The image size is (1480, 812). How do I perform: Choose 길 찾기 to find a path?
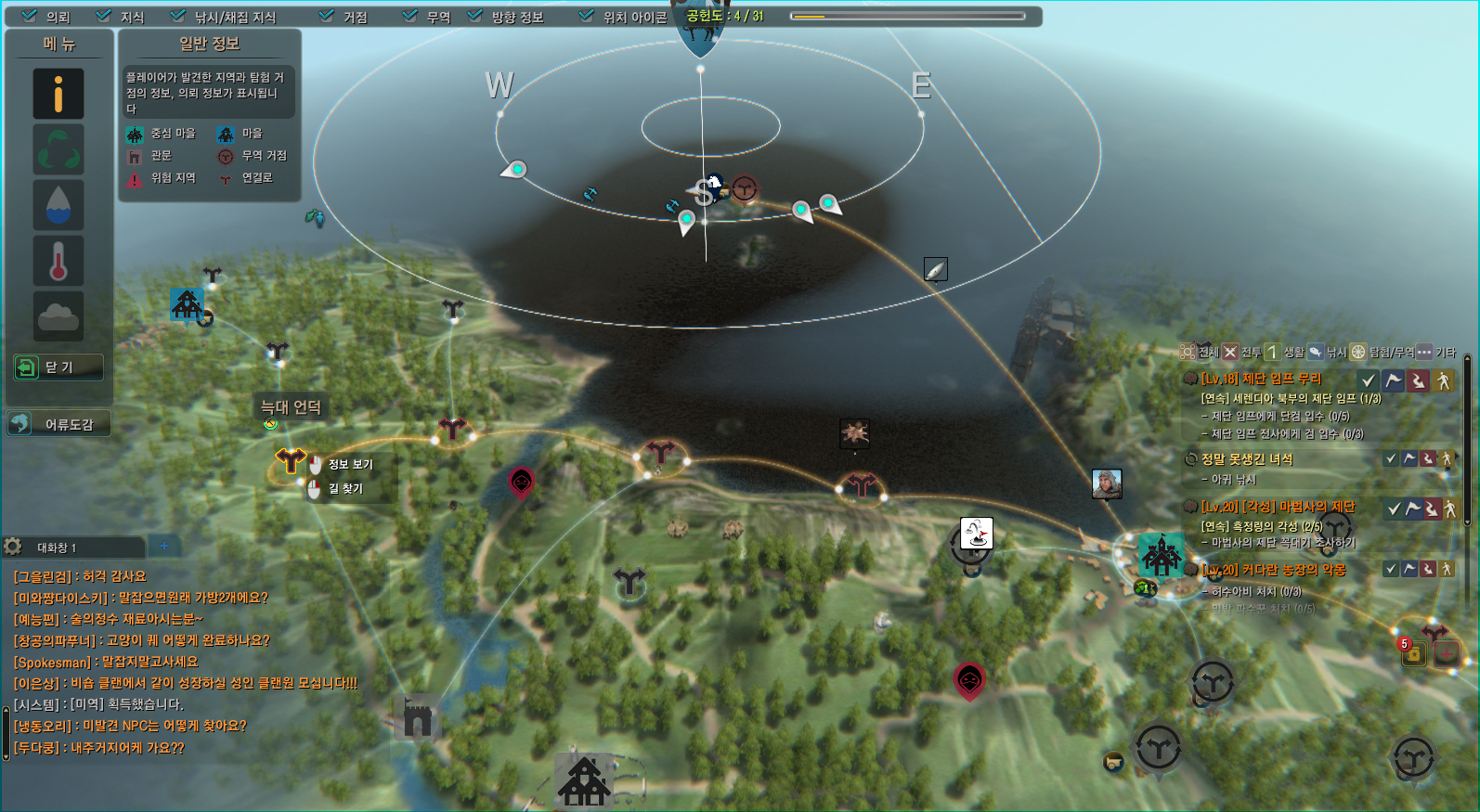[345, 488]
